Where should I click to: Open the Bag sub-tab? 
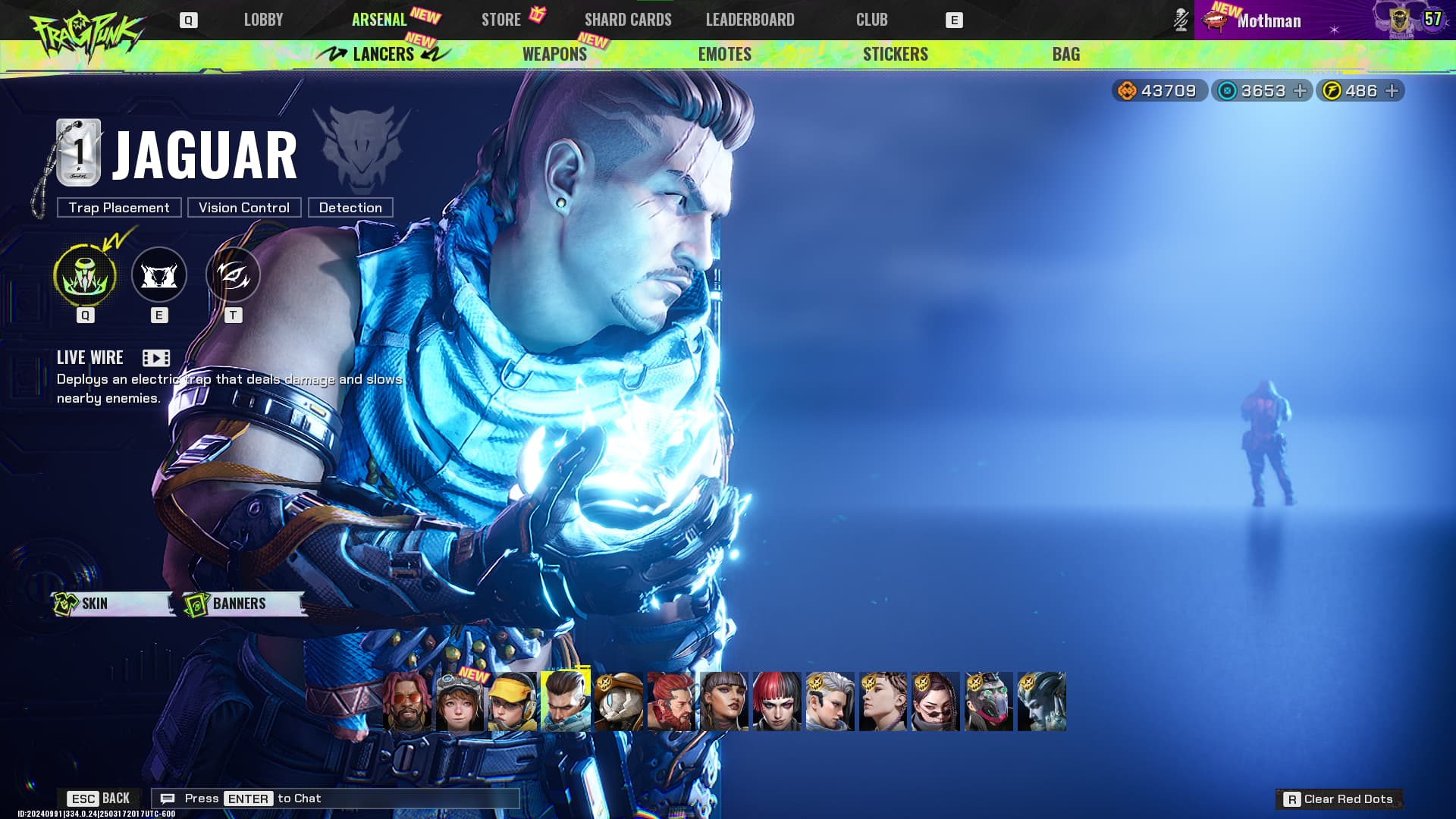tap(1065, 54)
